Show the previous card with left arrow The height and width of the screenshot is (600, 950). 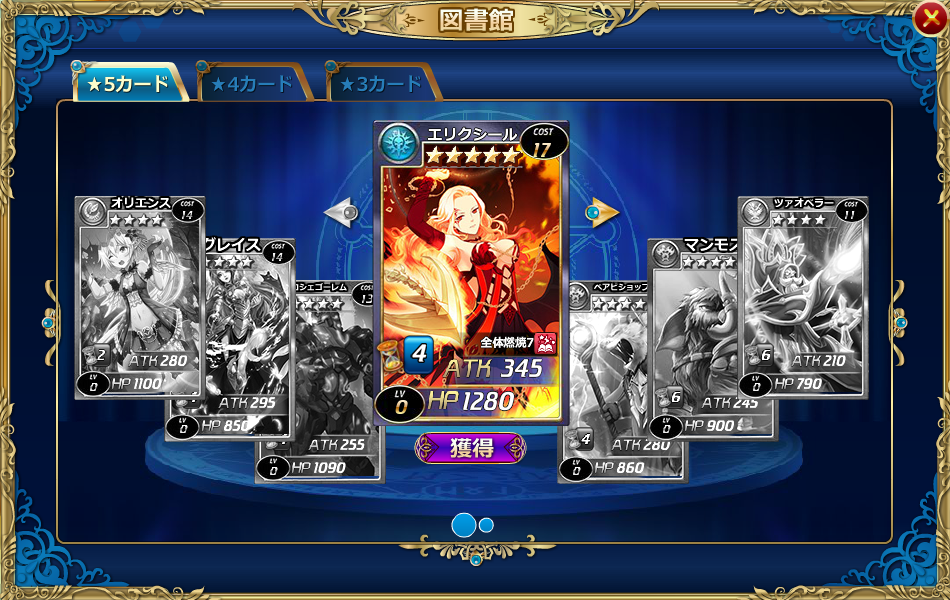pos(342,212)
